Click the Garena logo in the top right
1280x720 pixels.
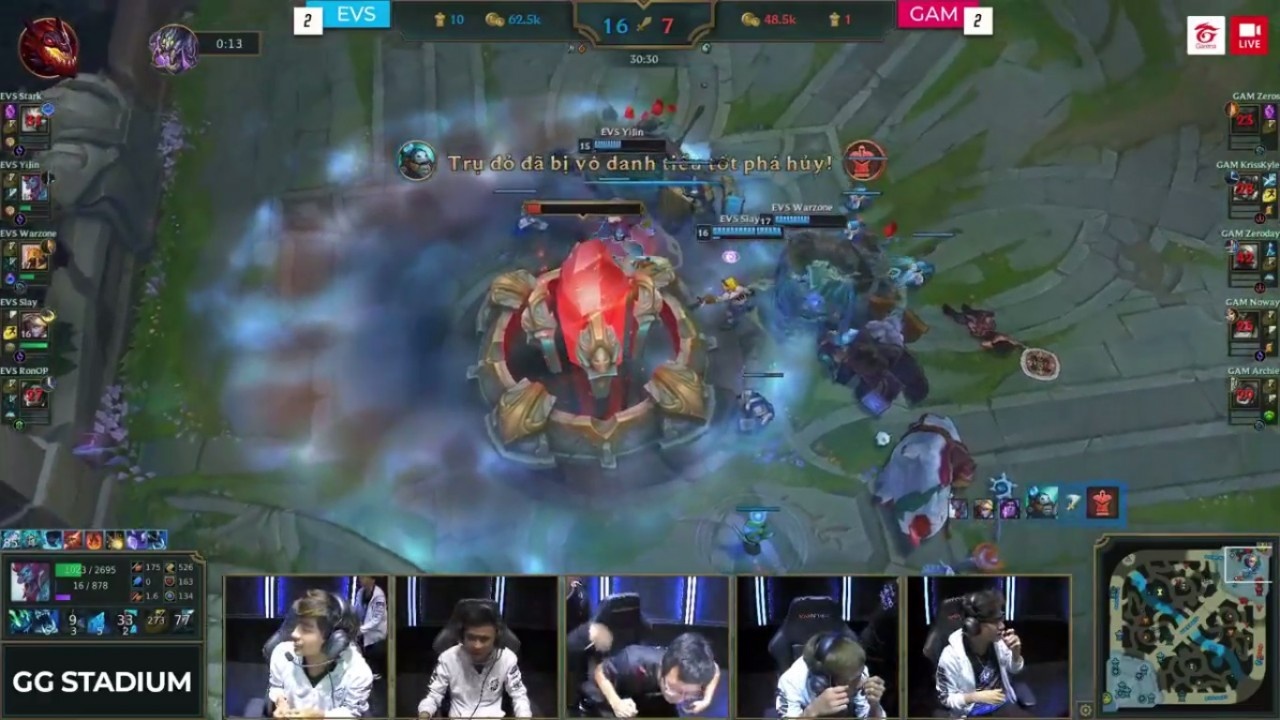[x=1206, y=34]
